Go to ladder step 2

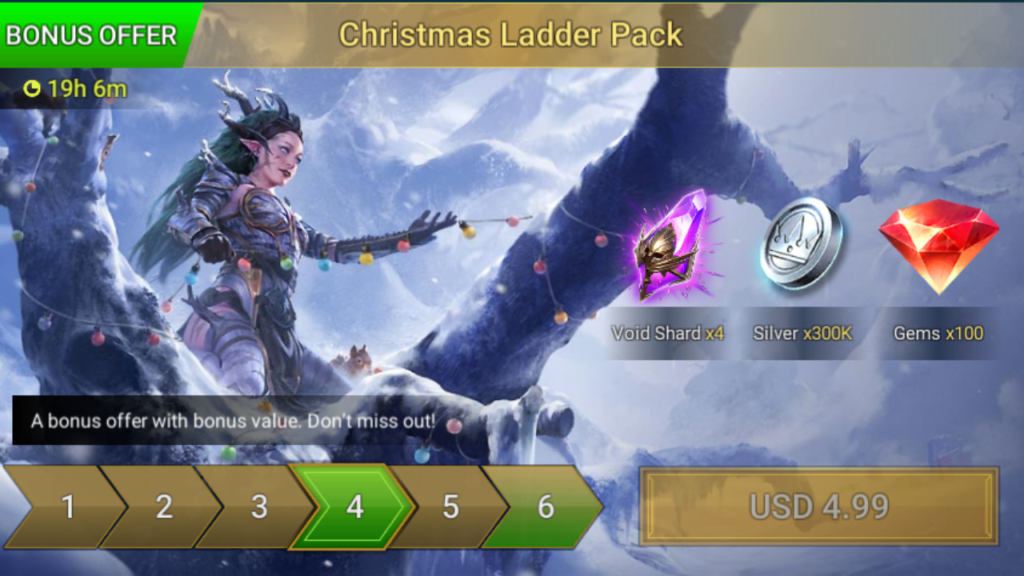pyautogui.click(x=163, y=507)
